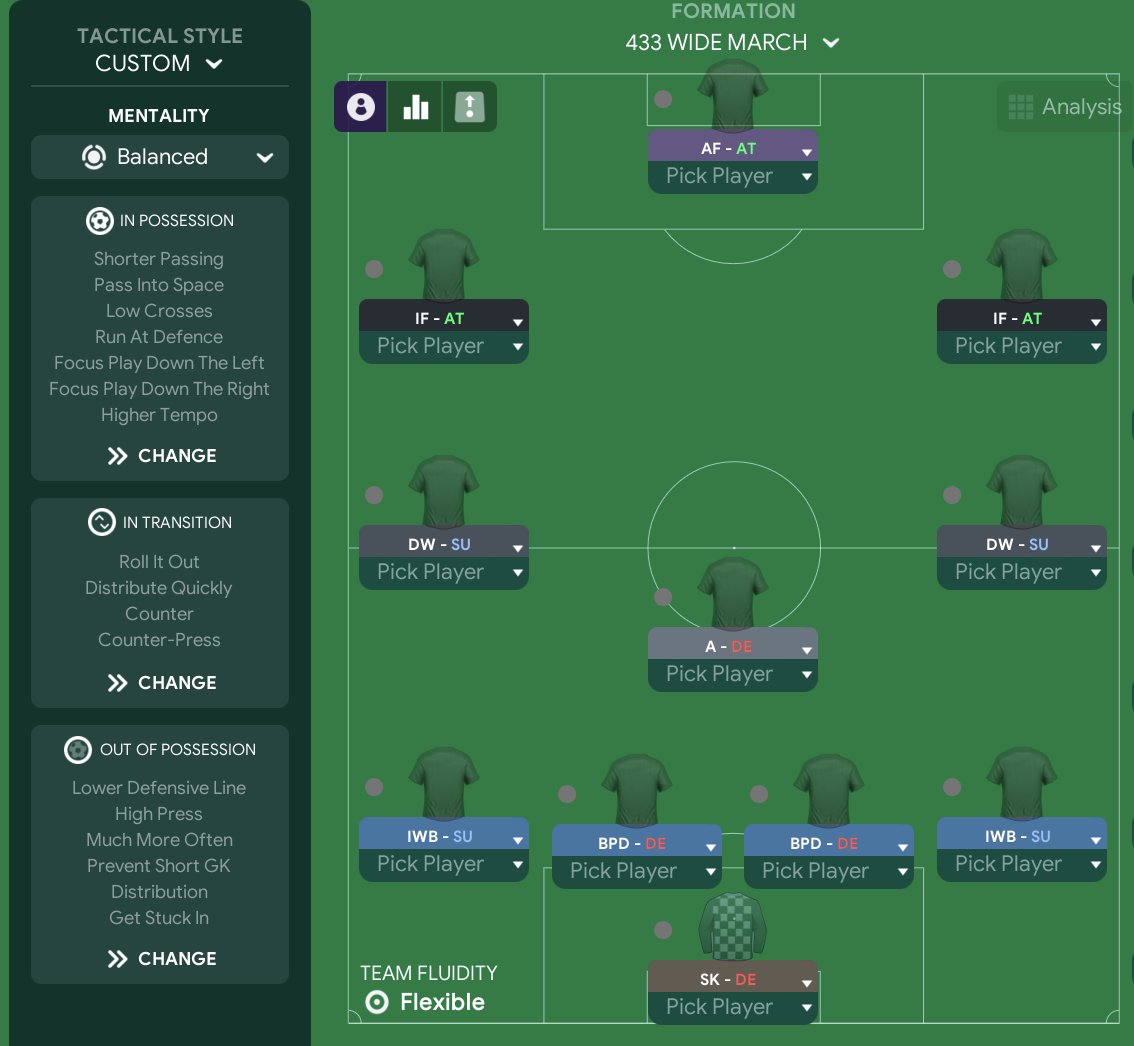Open the Balanced mentality dropdown
This screenshot has width=1134, height=1046.
click(x=160, y=157)
